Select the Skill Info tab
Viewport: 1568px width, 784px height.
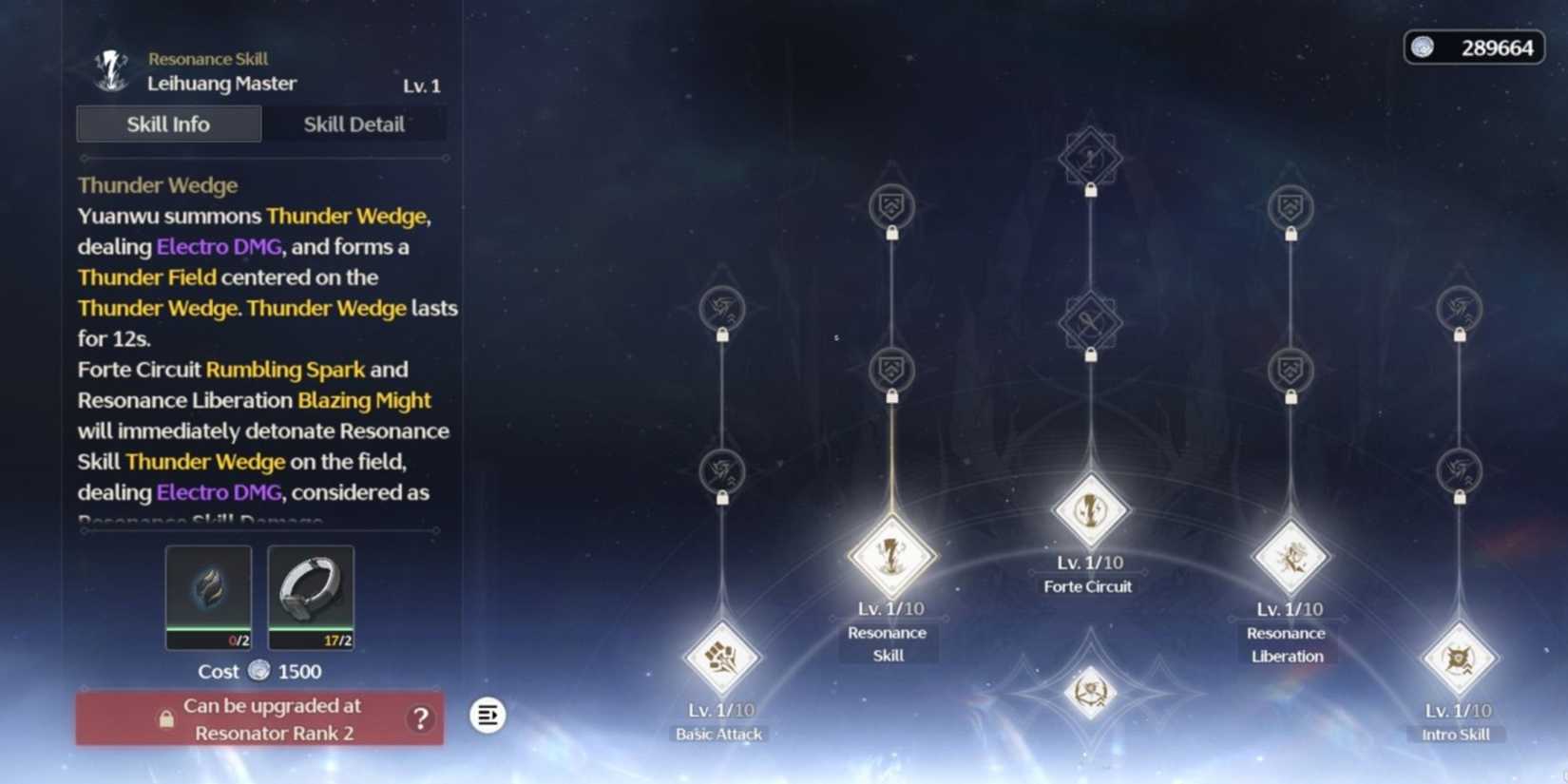click(168, 124)
